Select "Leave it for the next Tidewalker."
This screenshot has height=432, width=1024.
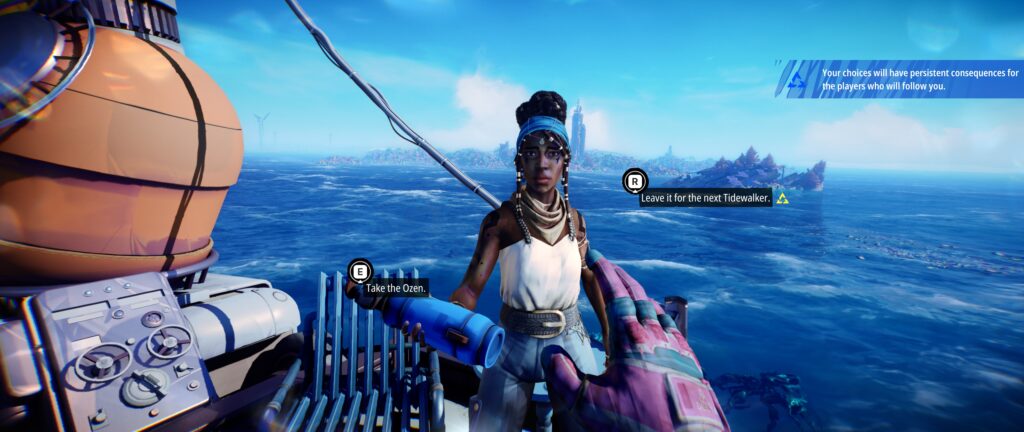[705, 198]
